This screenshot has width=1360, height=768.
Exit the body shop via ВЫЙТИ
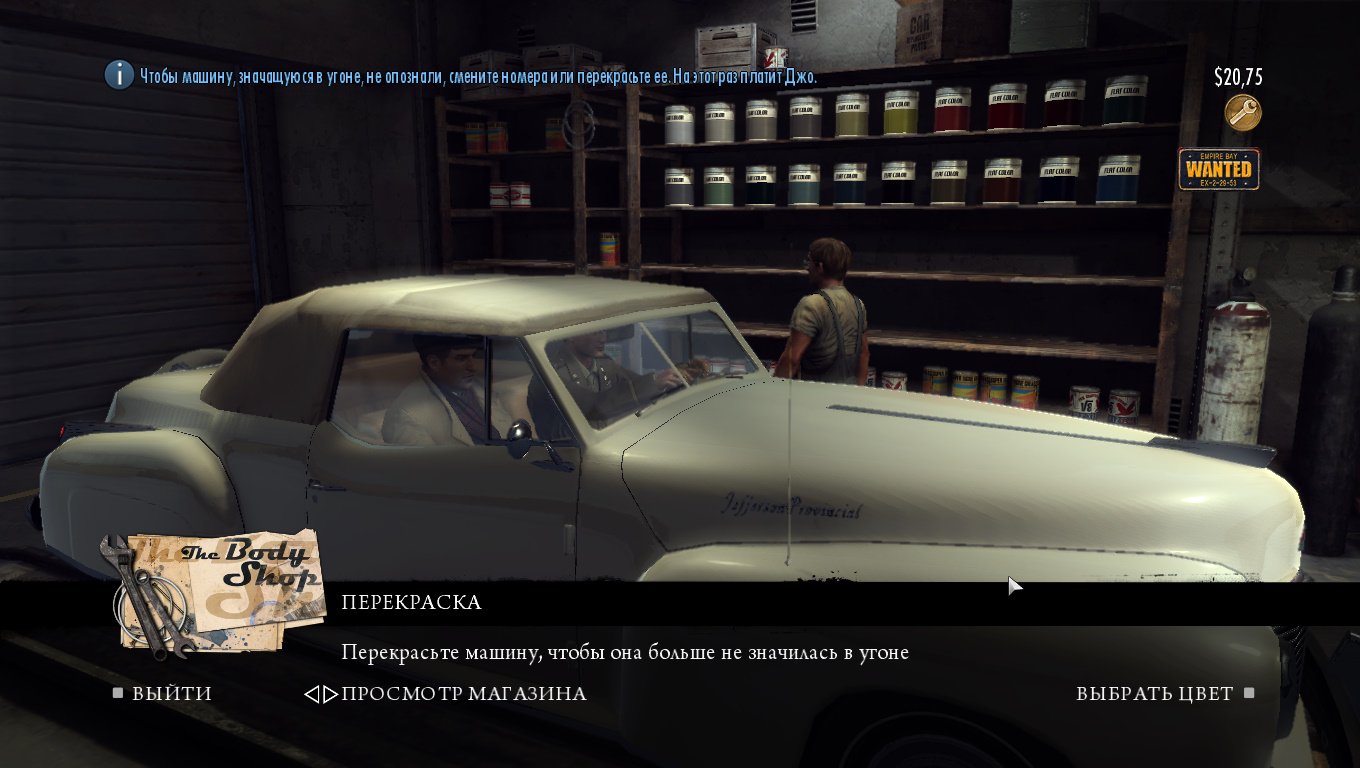pos(171,694)
